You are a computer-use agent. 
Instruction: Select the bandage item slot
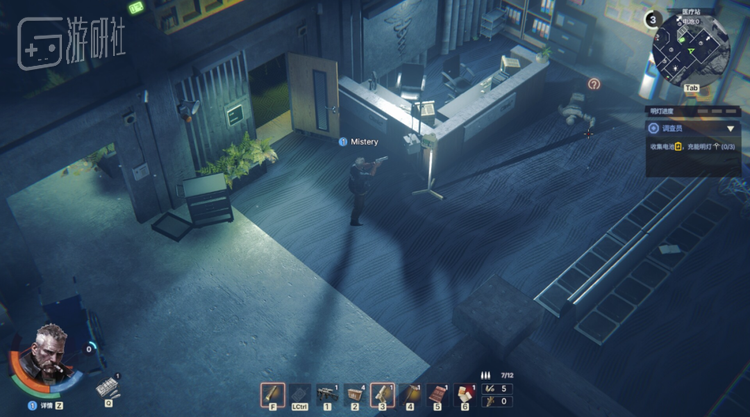[464, 394]
